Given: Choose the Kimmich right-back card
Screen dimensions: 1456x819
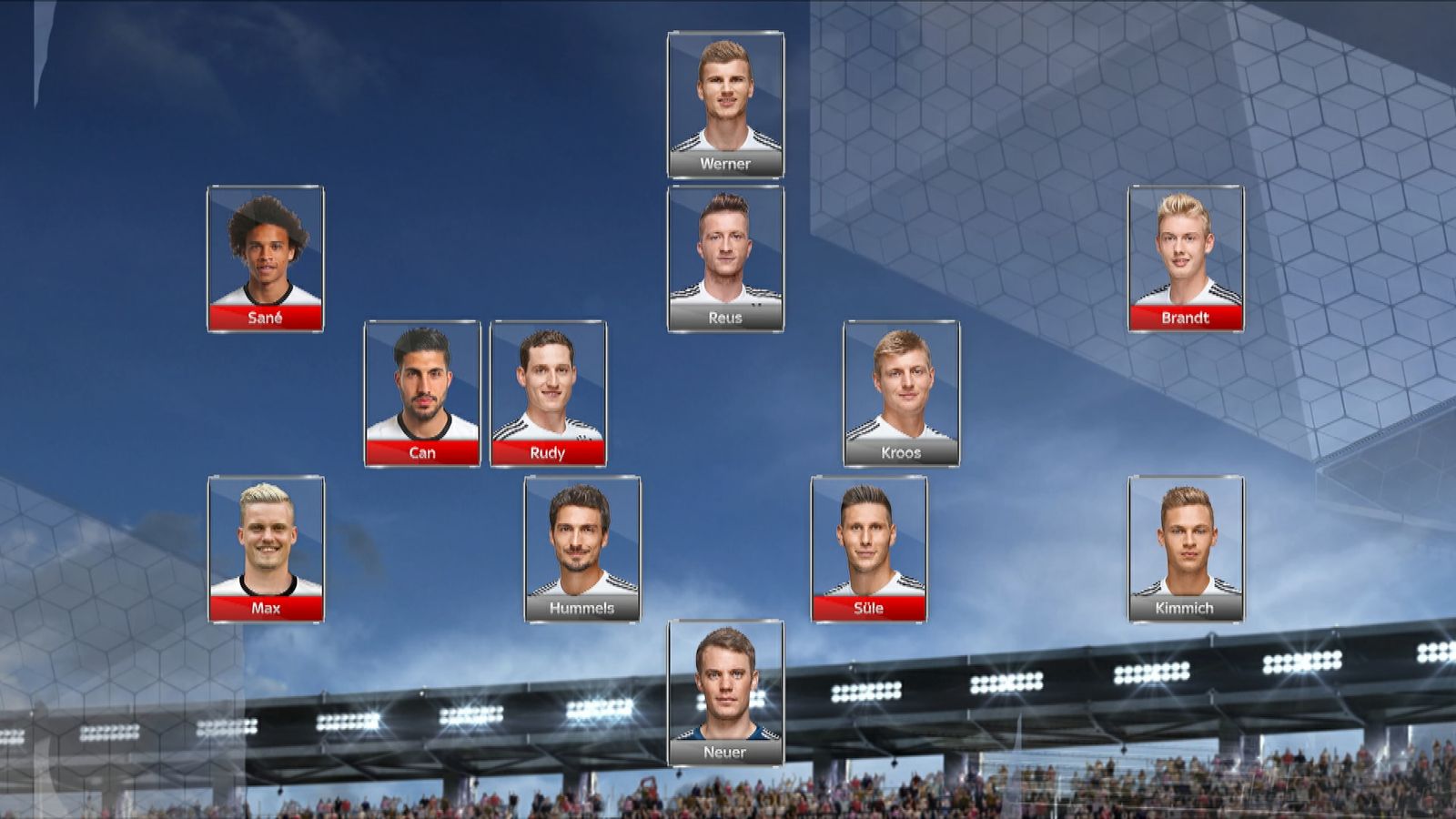Looking at the screenshot, I should 1186,549.
